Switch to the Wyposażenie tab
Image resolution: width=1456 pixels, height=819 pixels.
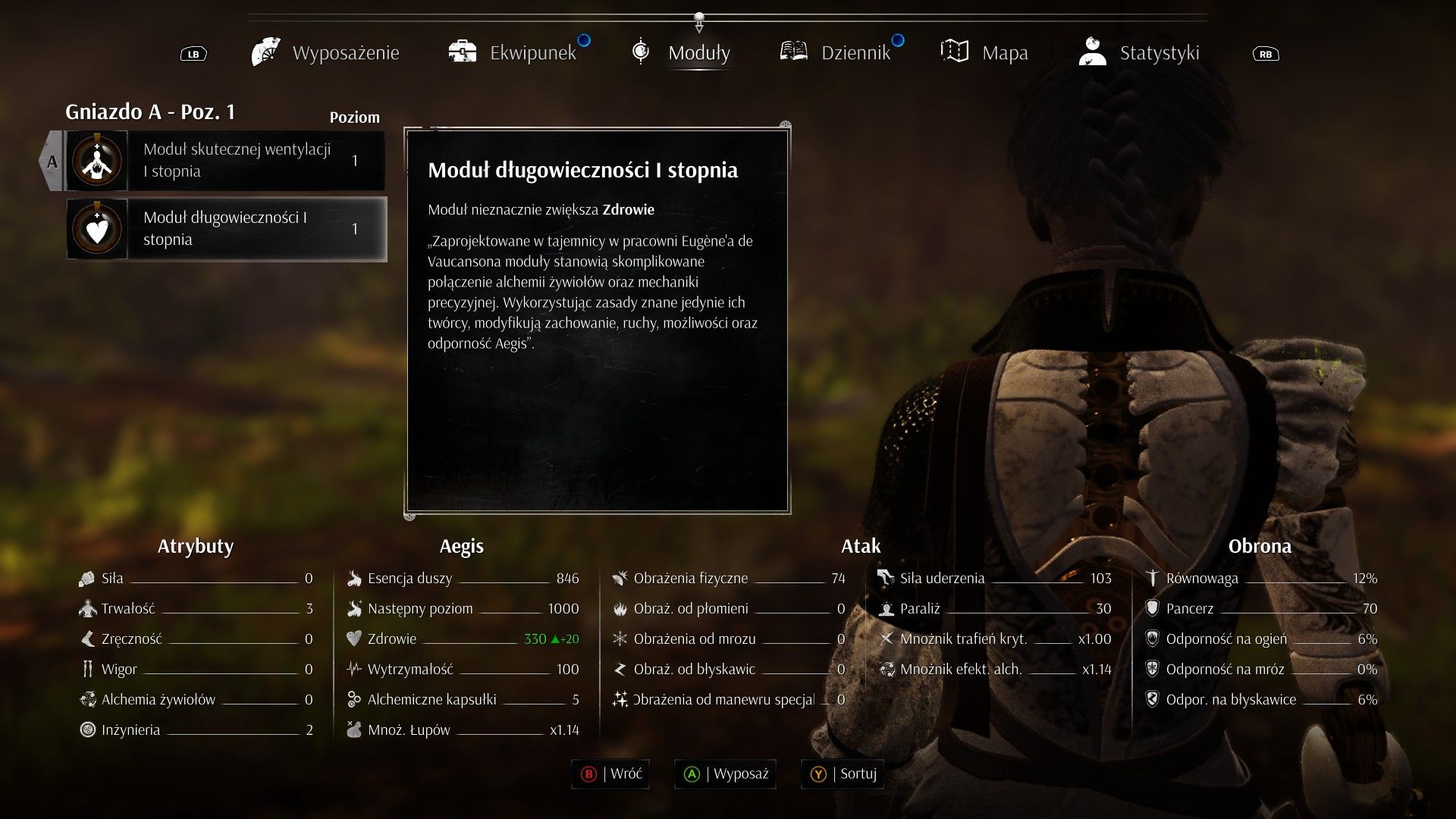point(327,53)
